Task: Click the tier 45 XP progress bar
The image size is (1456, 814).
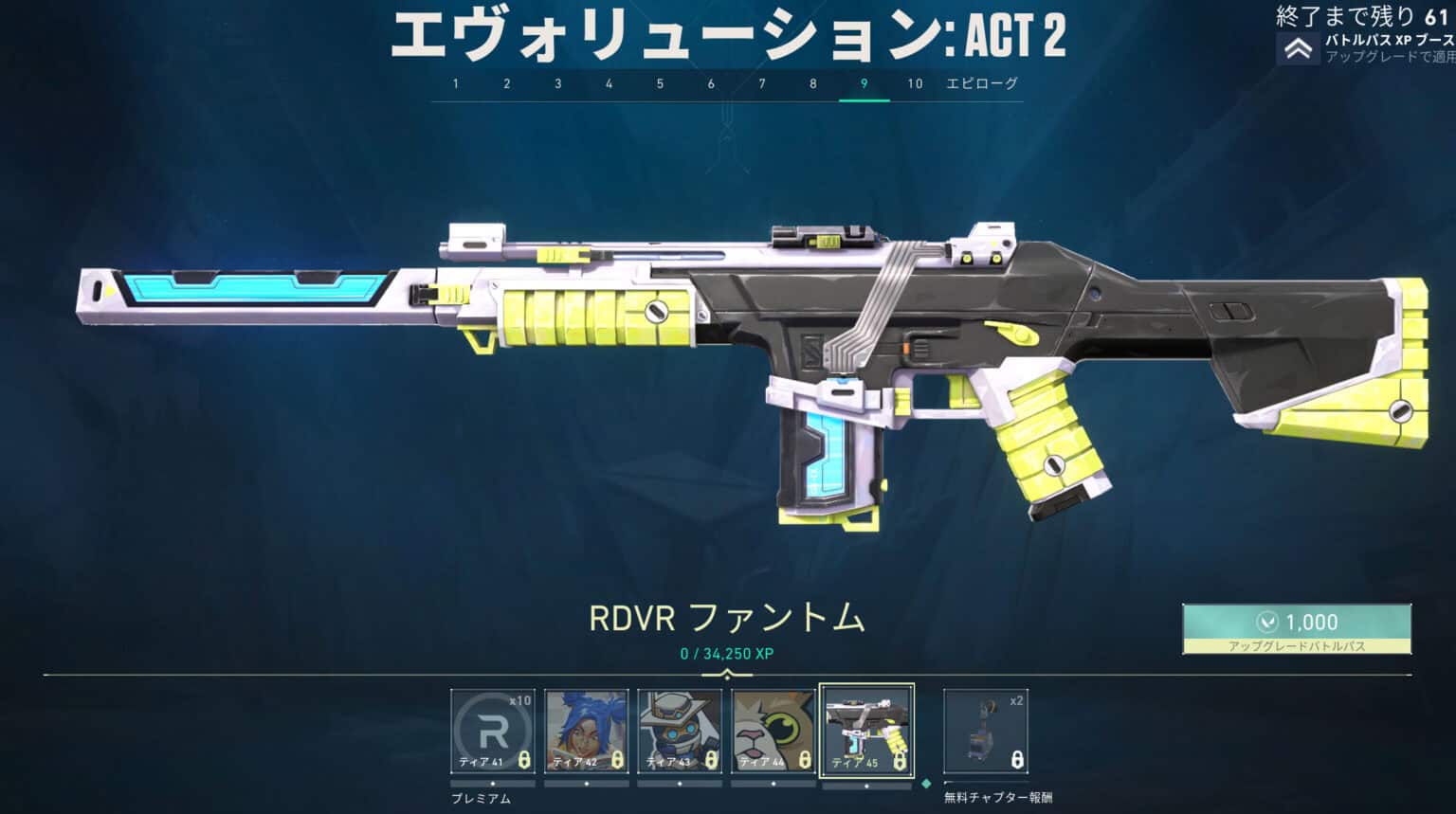Action: point(865,784)
